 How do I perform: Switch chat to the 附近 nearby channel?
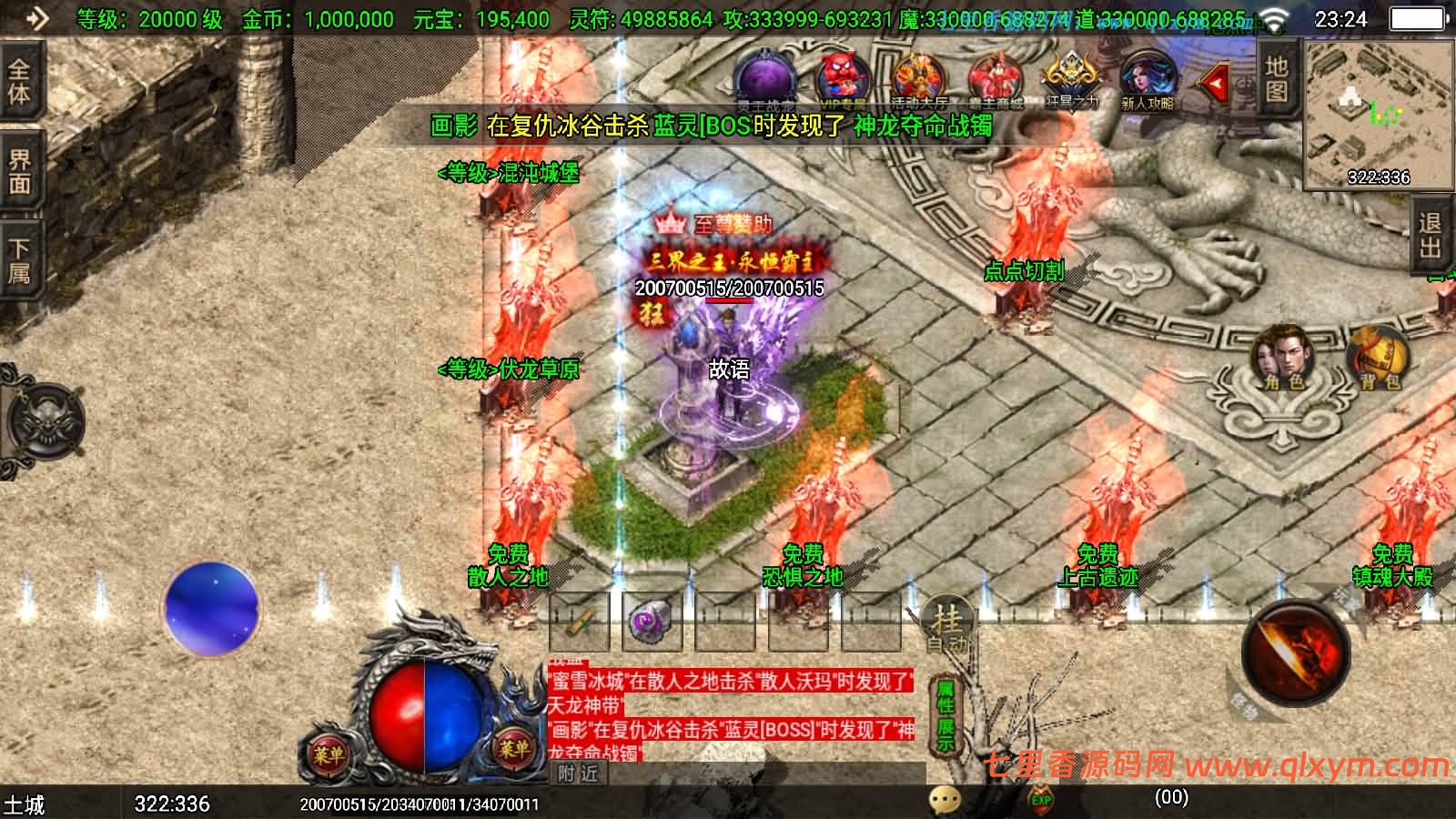coord(579,773)
